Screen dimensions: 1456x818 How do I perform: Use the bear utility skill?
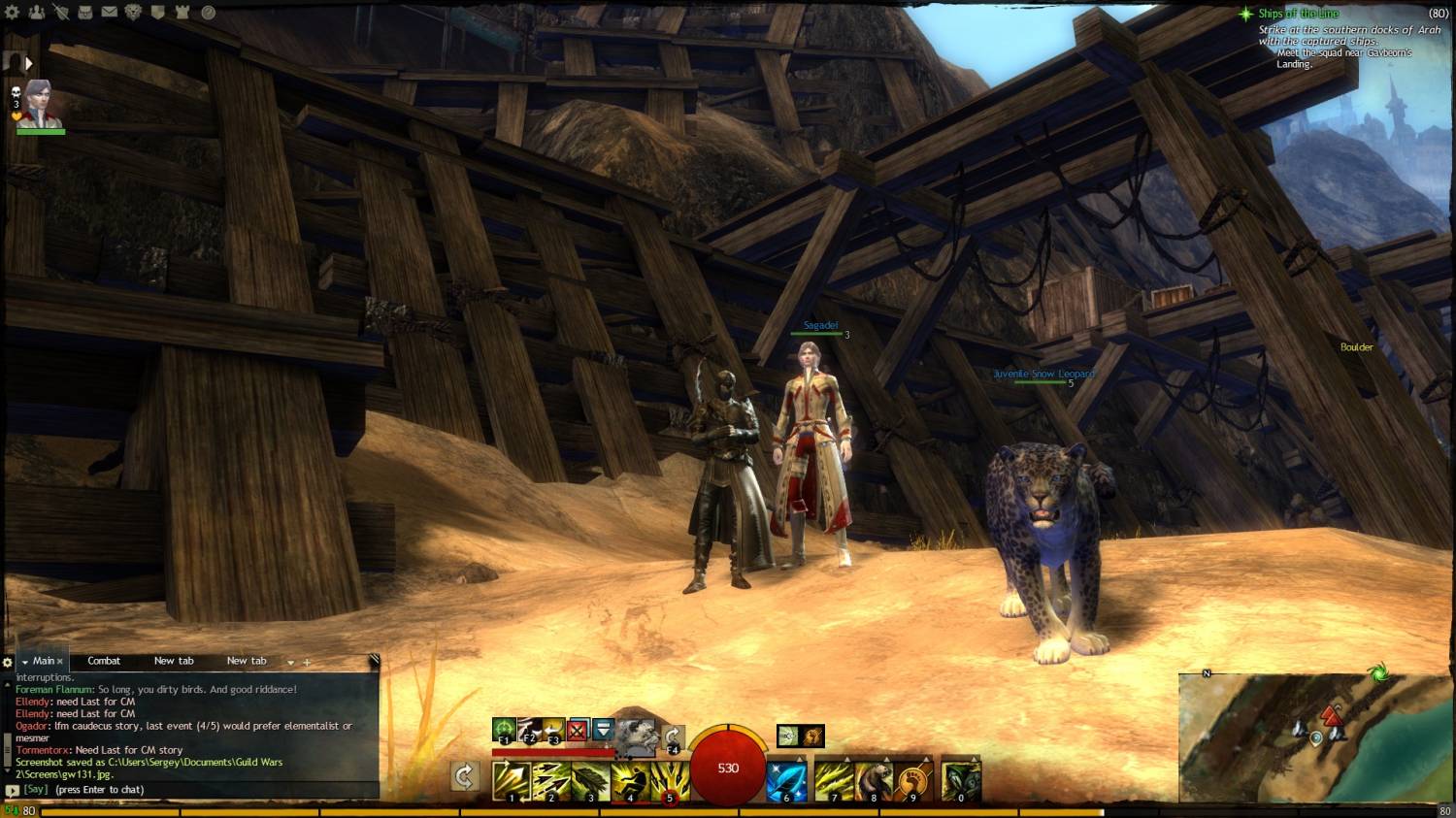873,780
